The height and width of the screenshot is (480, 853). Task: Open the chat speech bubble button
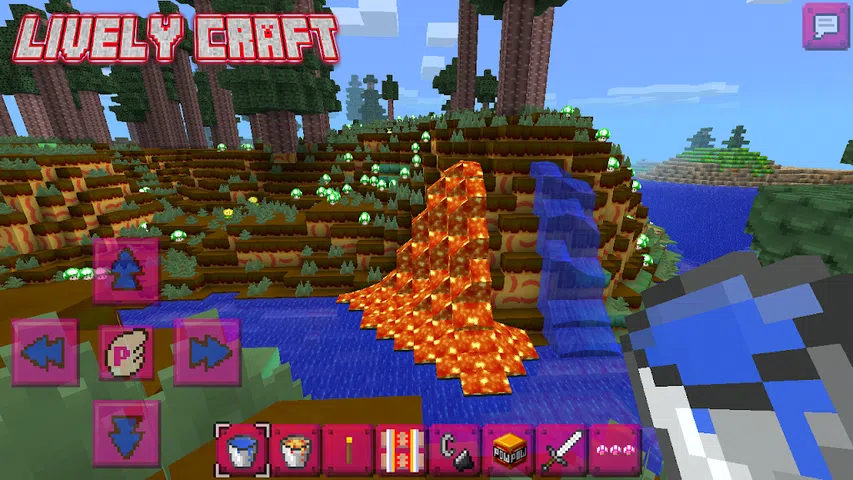click(826, 26)
